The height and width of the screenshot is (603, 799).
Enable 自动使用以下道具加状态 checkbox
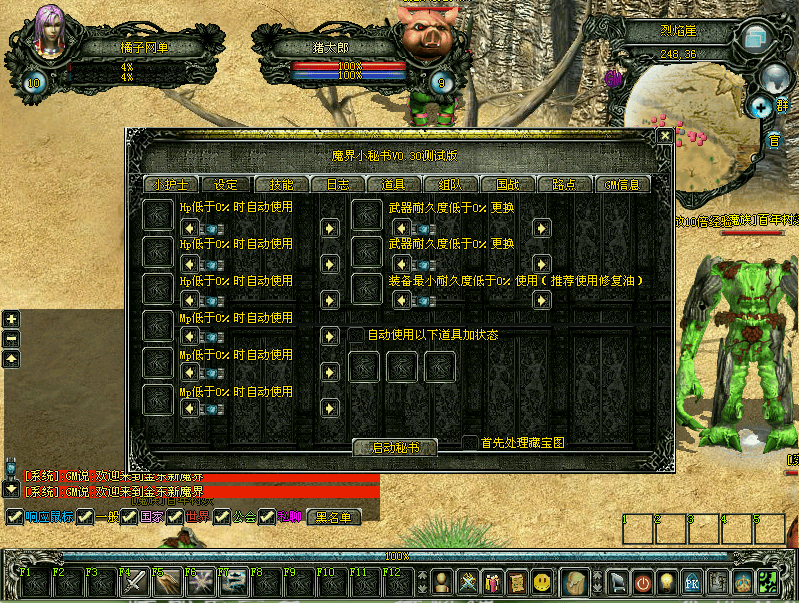[x=356, y=335]
